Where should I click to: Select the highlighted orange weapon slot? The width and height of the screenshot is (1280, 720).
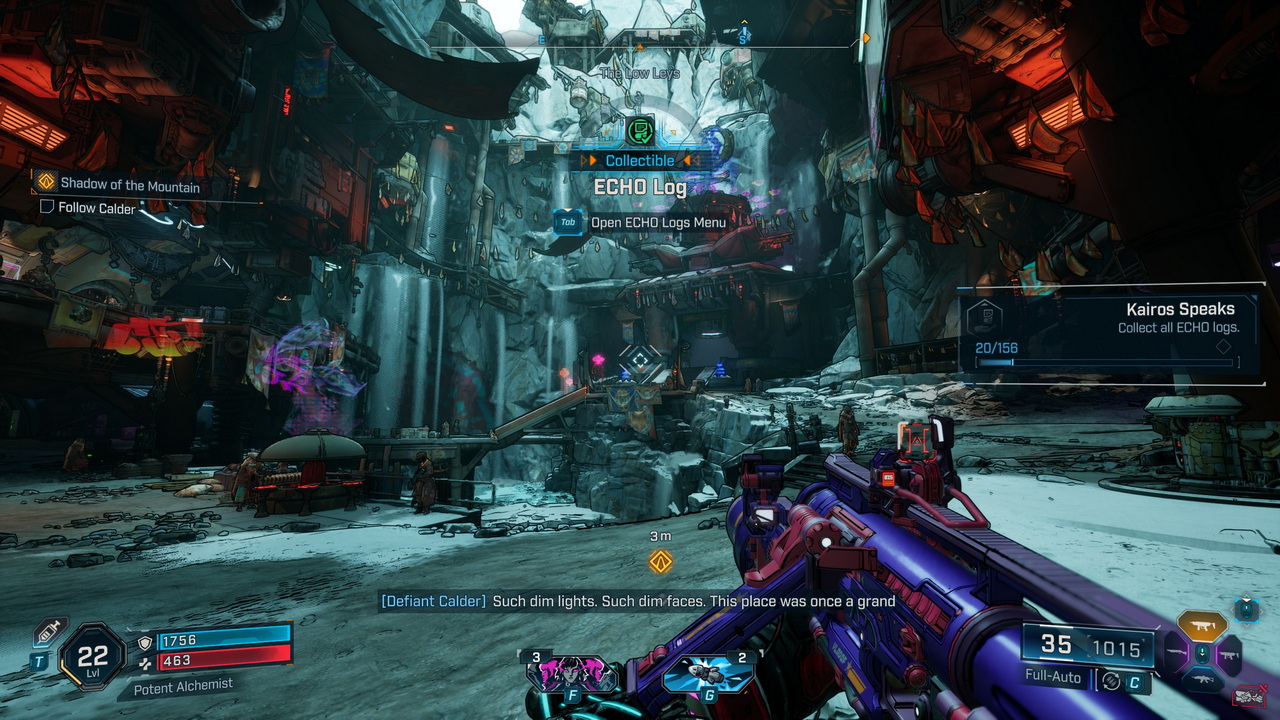click(x=1202, y=625)
